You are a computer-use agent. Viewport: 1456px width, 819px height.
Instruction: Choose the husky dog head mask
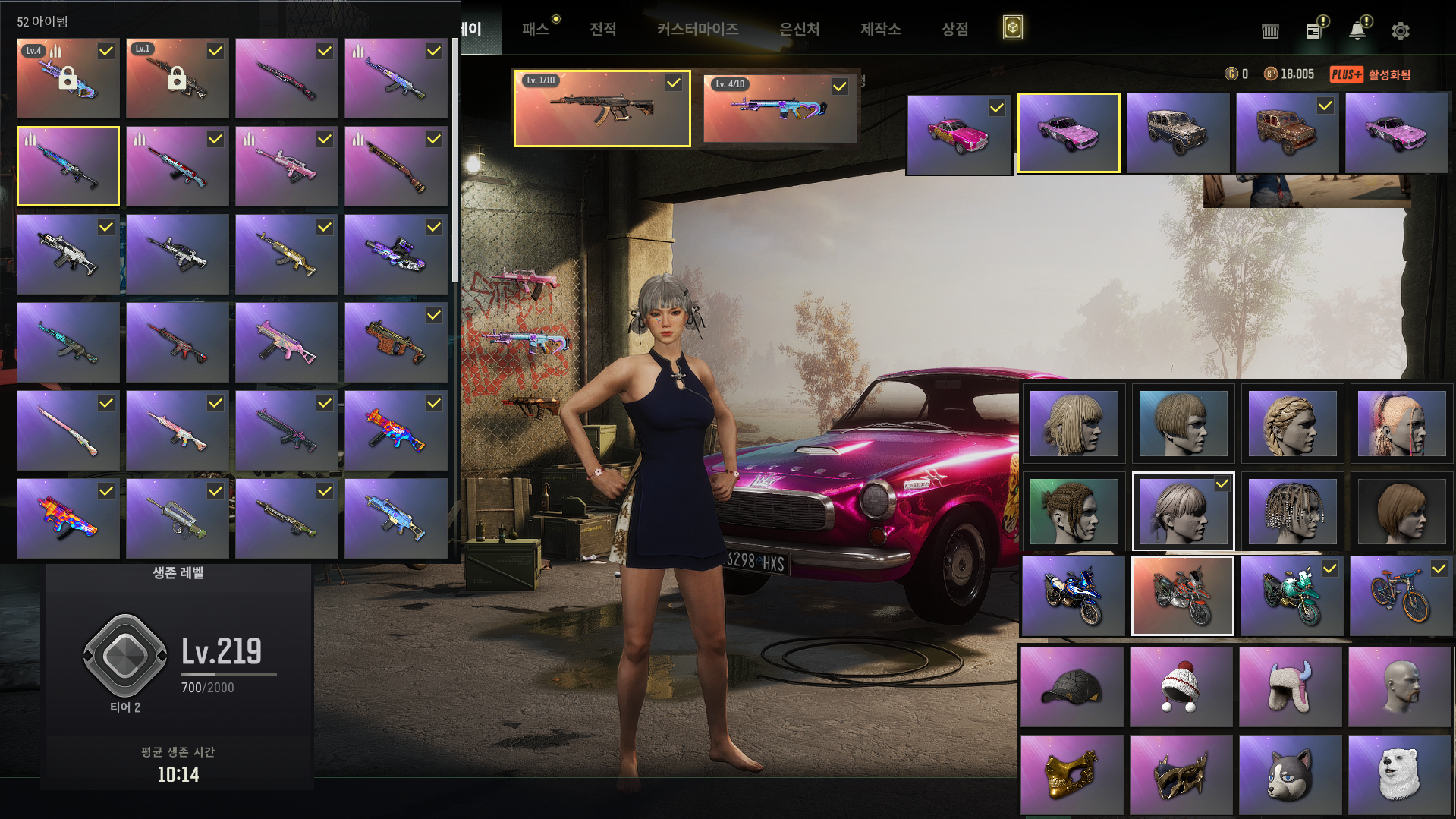[x=1290, y=774]
